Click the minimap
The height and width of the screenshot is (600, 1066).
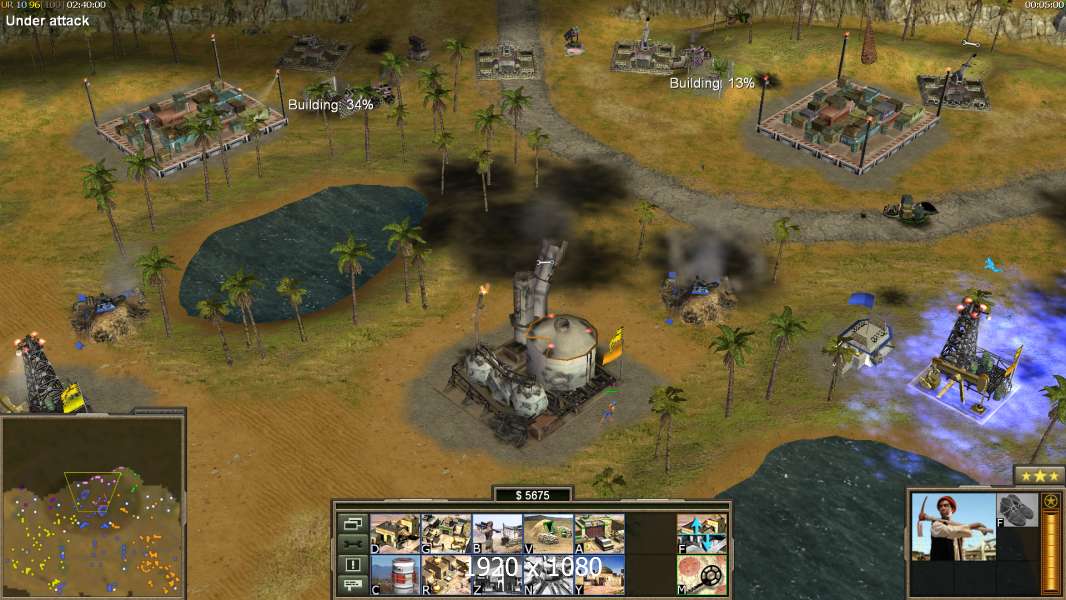tap(92, 506)
